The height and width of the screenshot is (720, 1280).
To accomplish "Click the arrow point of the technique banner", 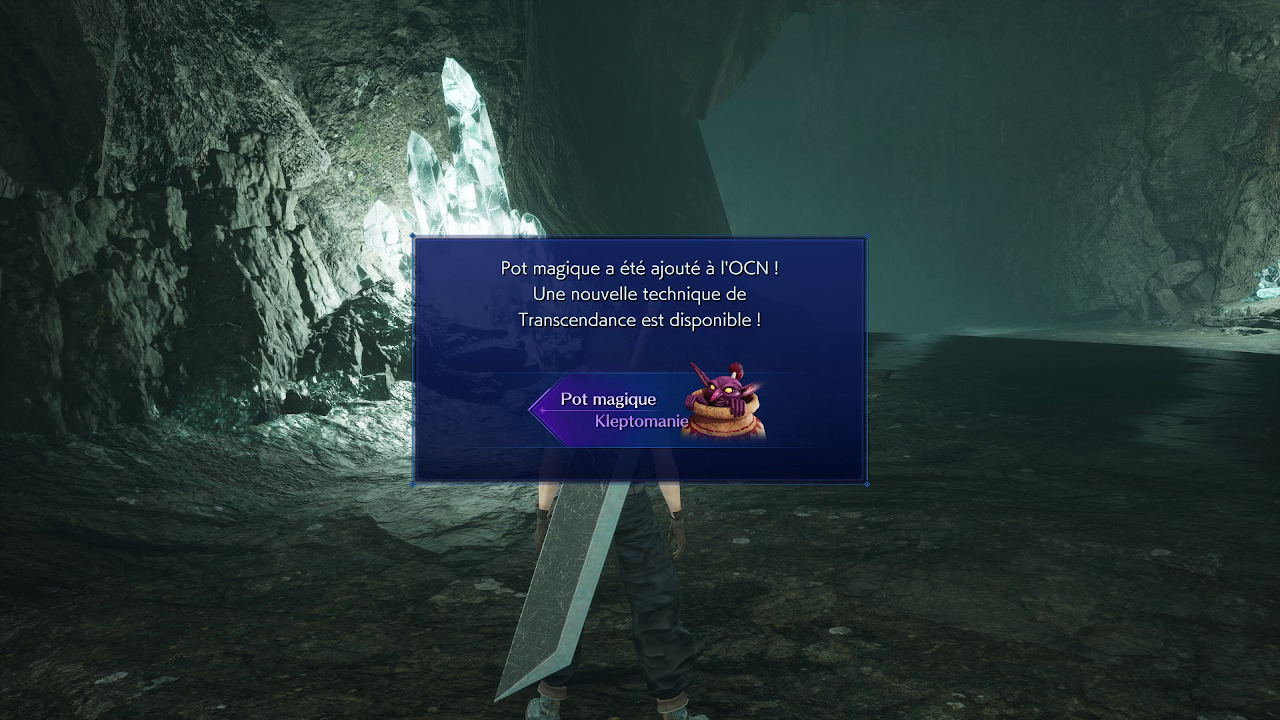I will 530,409.
